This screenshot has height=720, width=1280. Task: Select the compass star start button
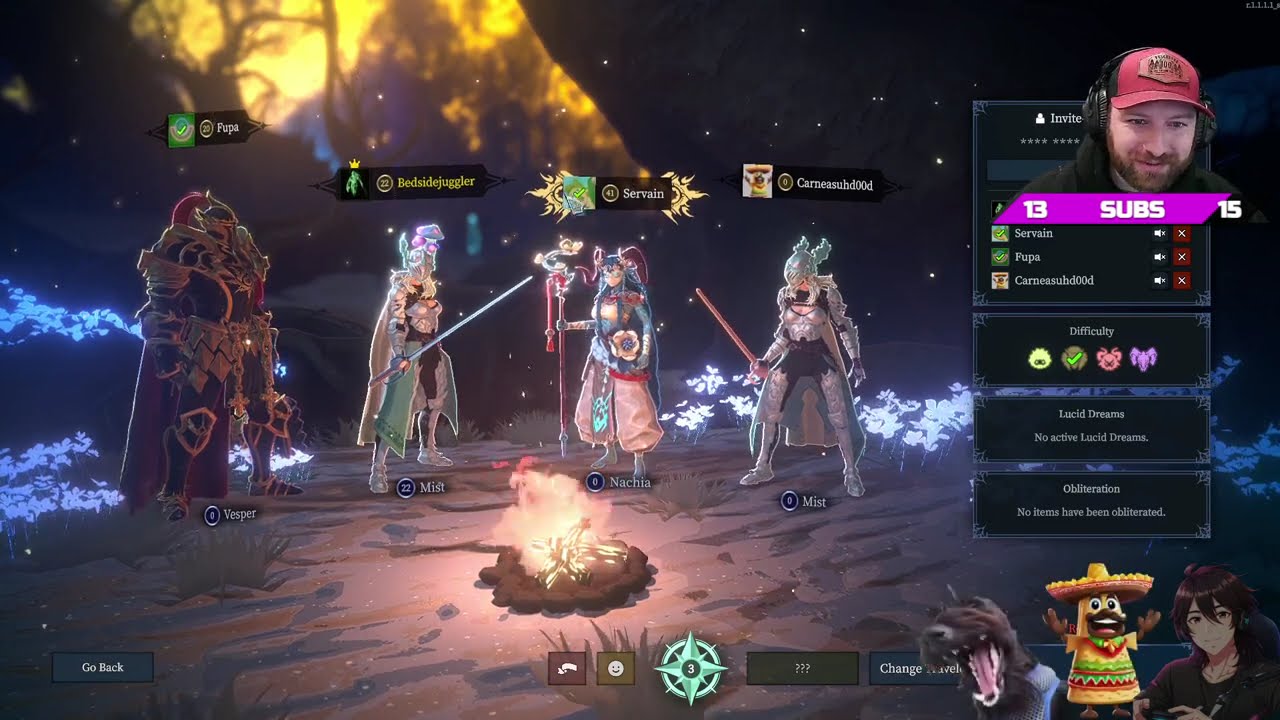pyautogui.click(x=690, y=668)
